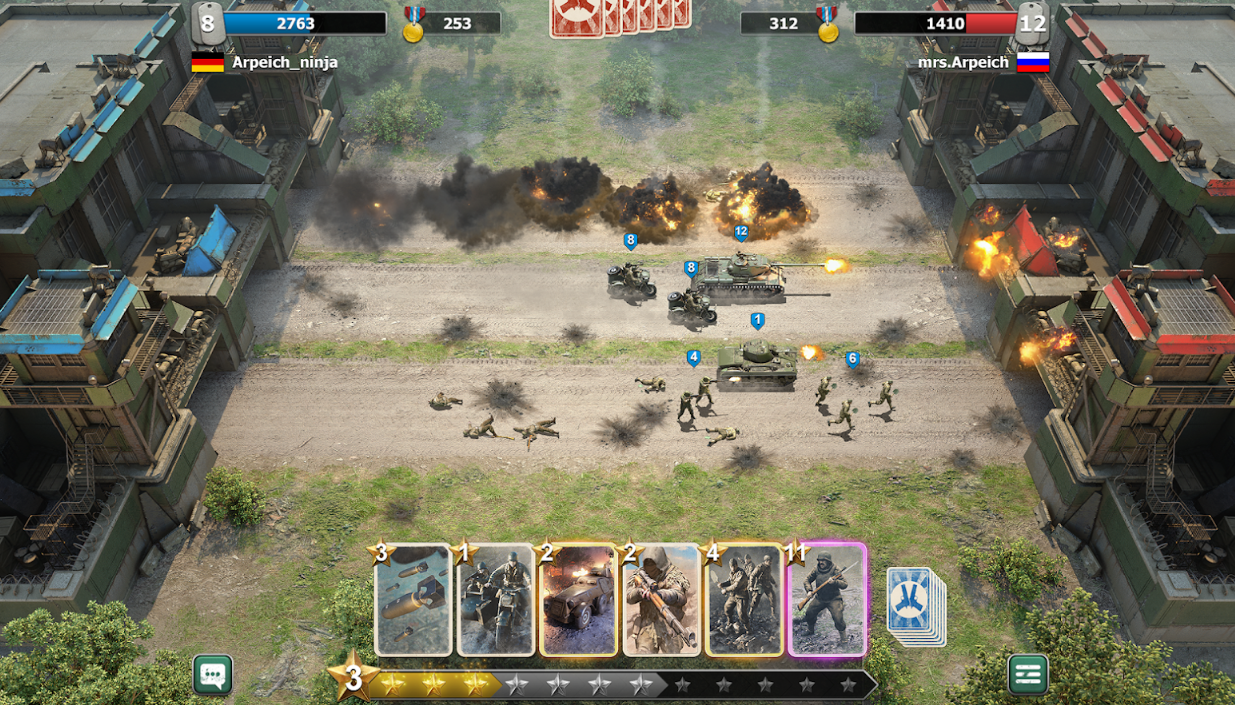Screen dimensions: 1235x705
Task: Open the chat speech bubble button
Action: coord(213,675)
